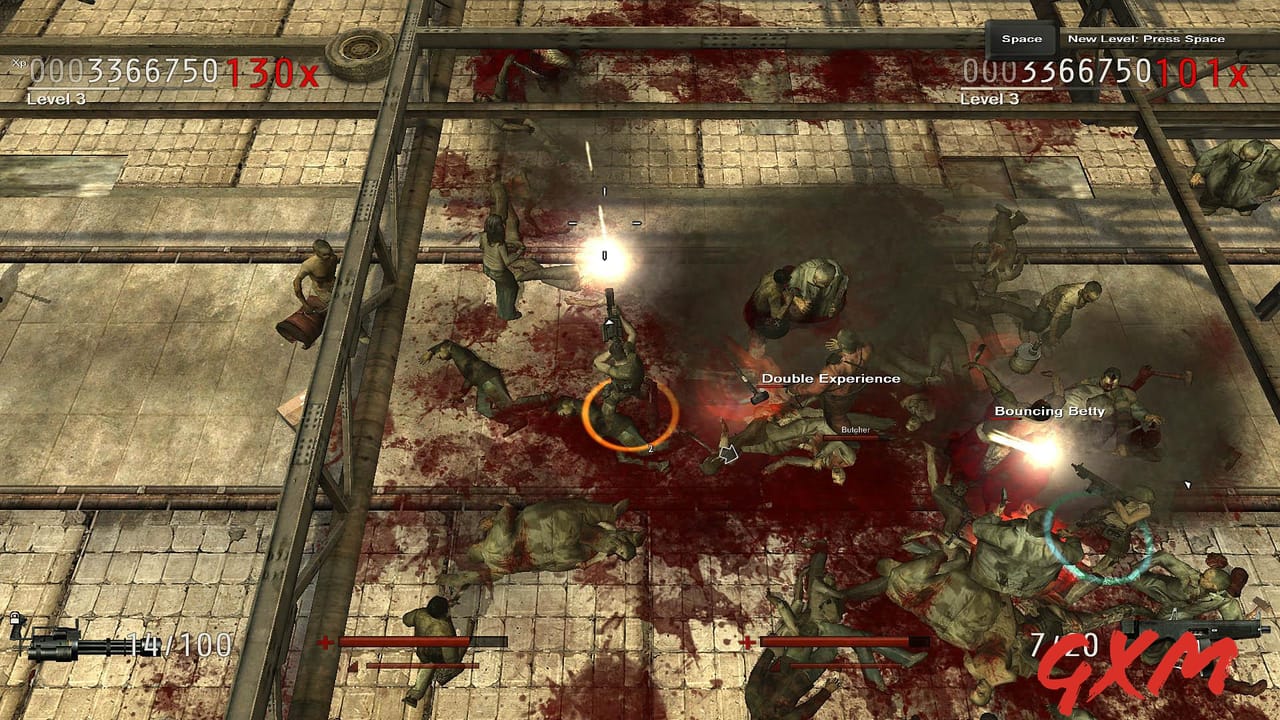This screenshot has height=720, width=1280.
Task: Click the red health cross near left health bar
Action: [x=325, y=641]
